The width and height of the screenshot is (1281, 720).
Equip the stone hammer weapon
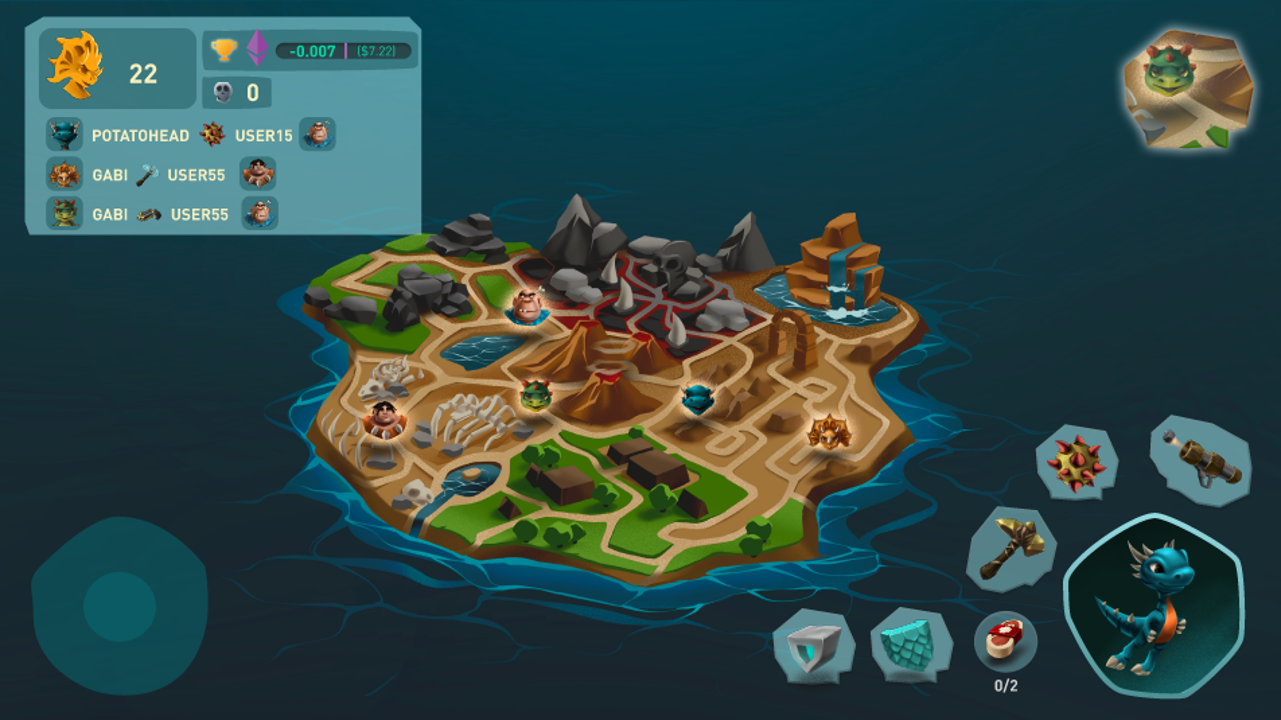coord(1011,548)
